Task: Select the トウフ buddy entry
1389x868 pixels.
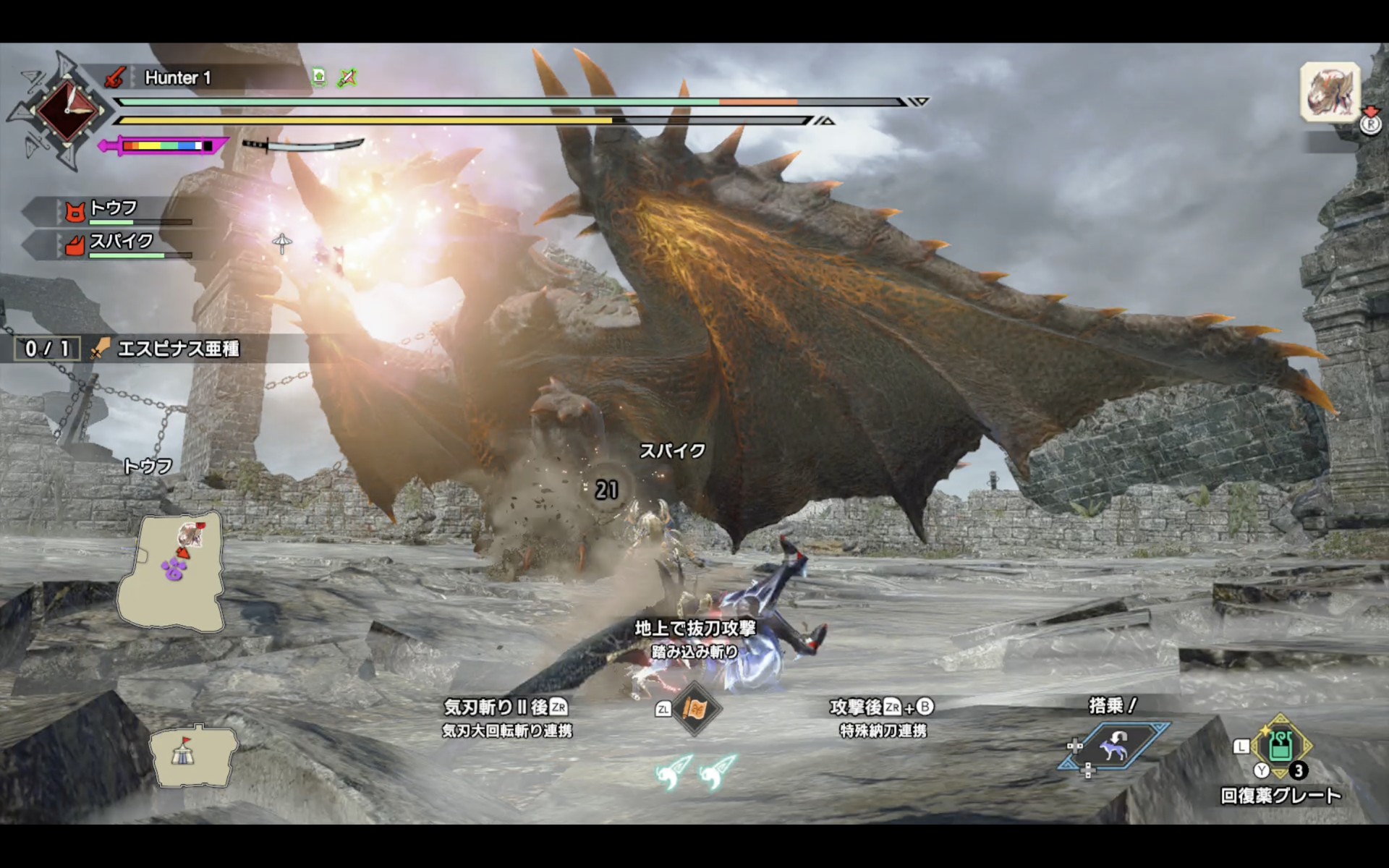Action: (x=114, y=210)
